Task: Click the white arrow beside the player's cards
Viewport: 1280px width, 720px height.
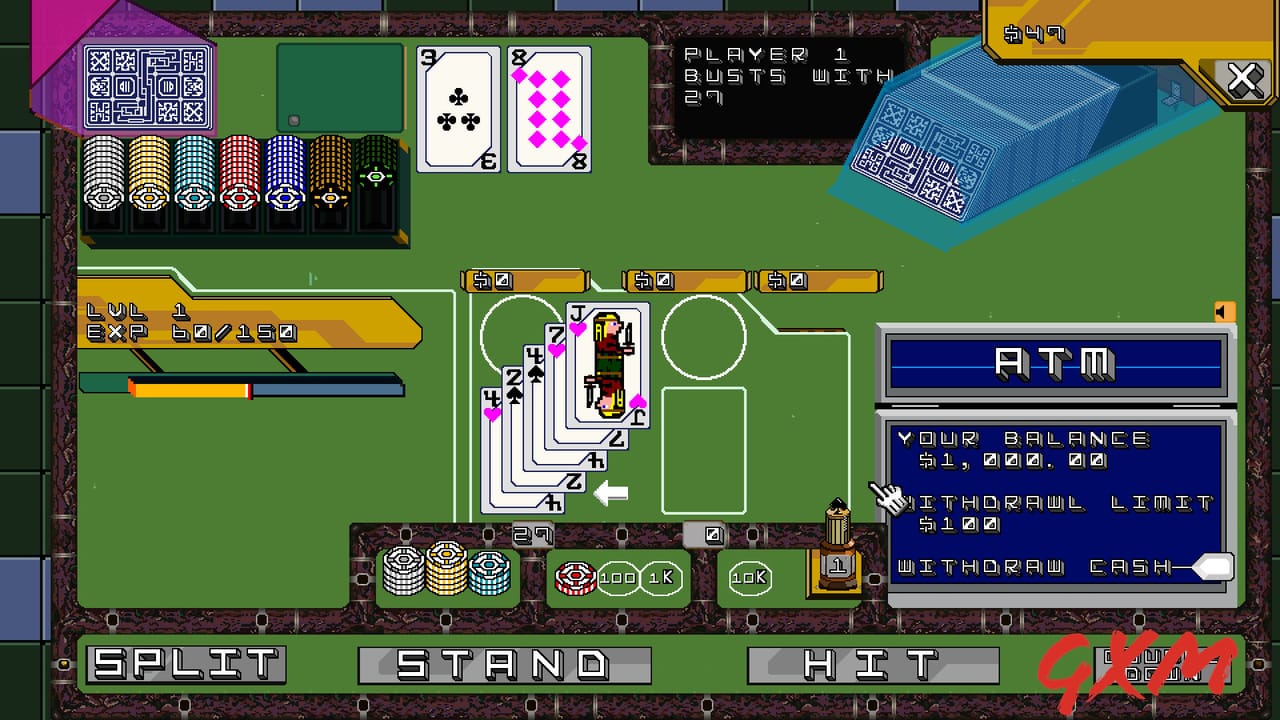Action: (613, 492)
